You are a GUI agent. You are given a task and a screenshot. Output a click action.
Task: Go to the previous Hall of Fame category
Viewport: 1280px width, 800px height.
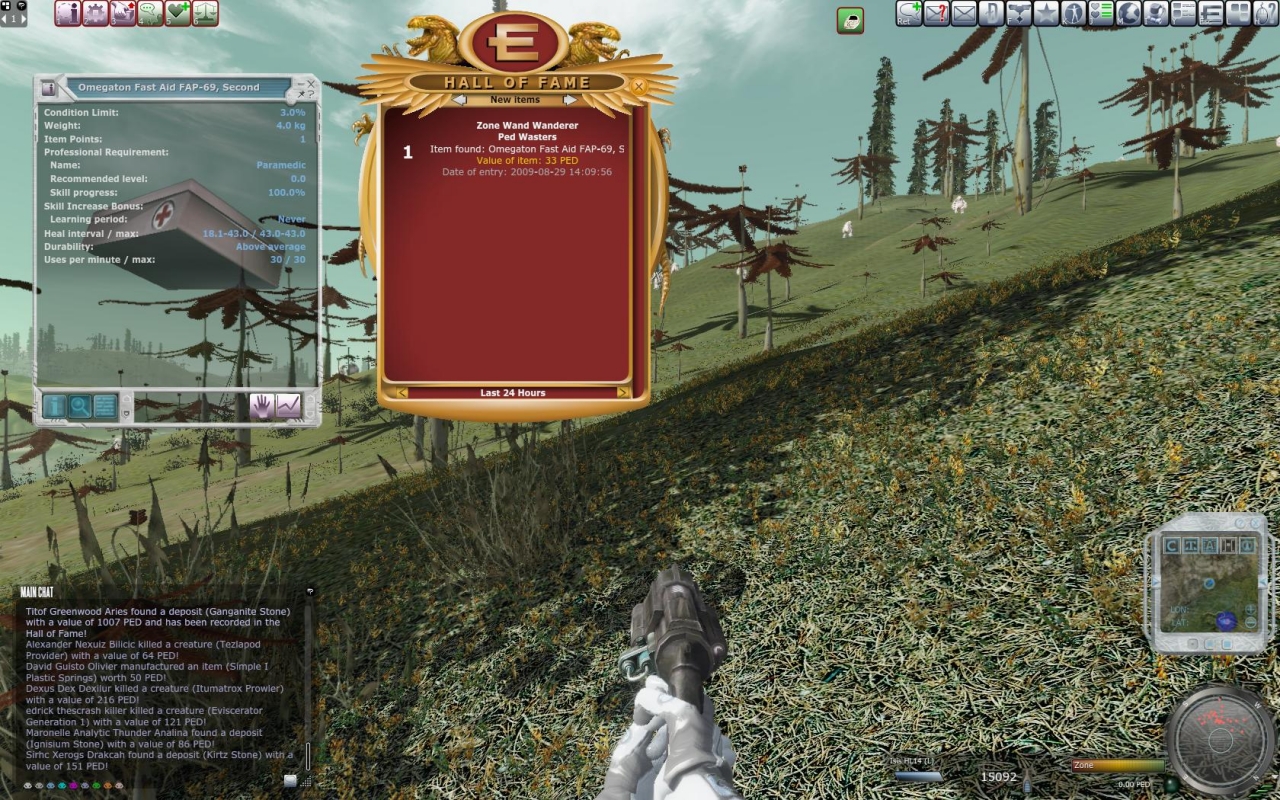tap(459, 100)
